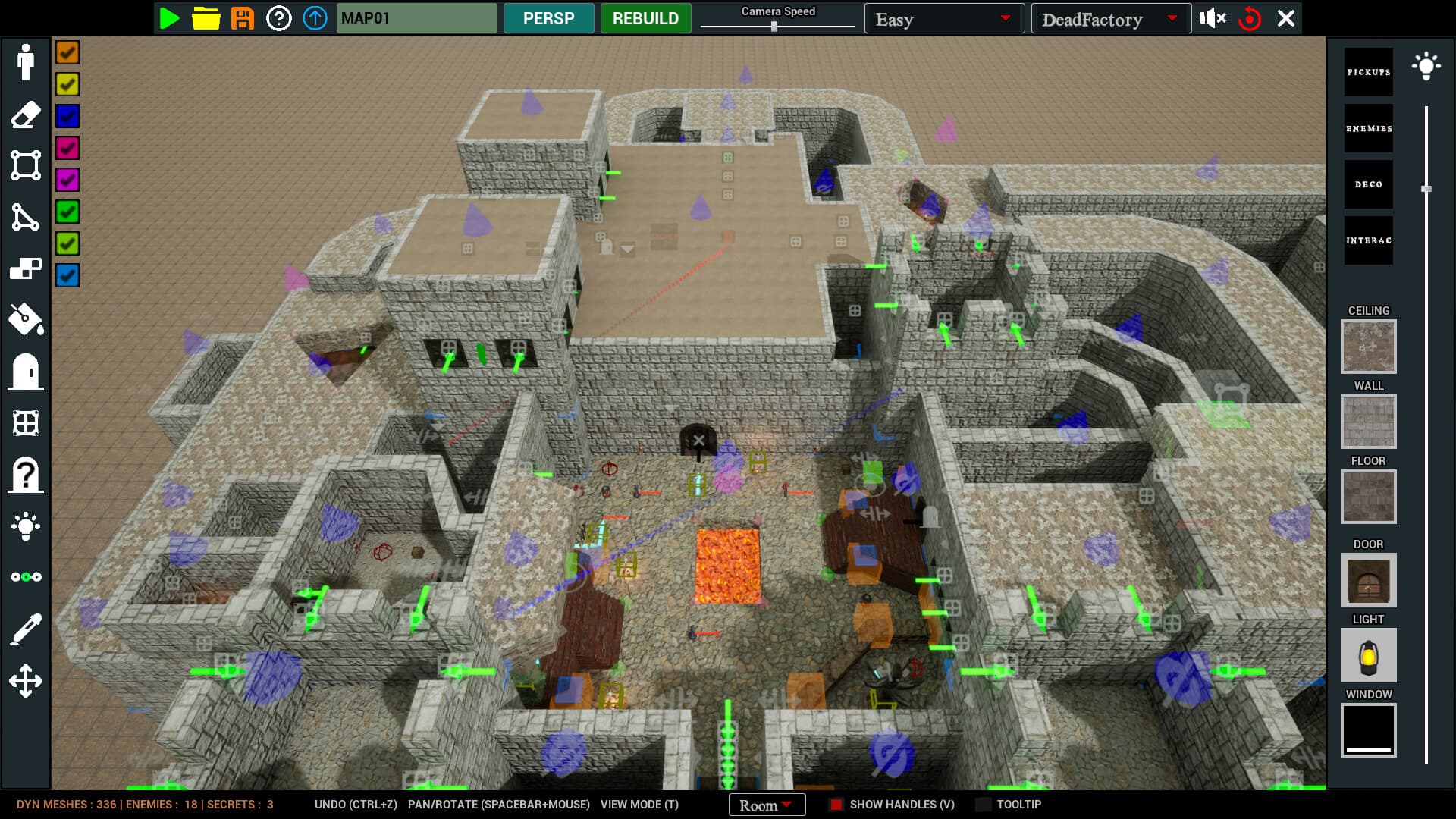Viewport: 1456px width, 819px height.
Task: Open the DECO category panel
Action: tap(1368, 184)
